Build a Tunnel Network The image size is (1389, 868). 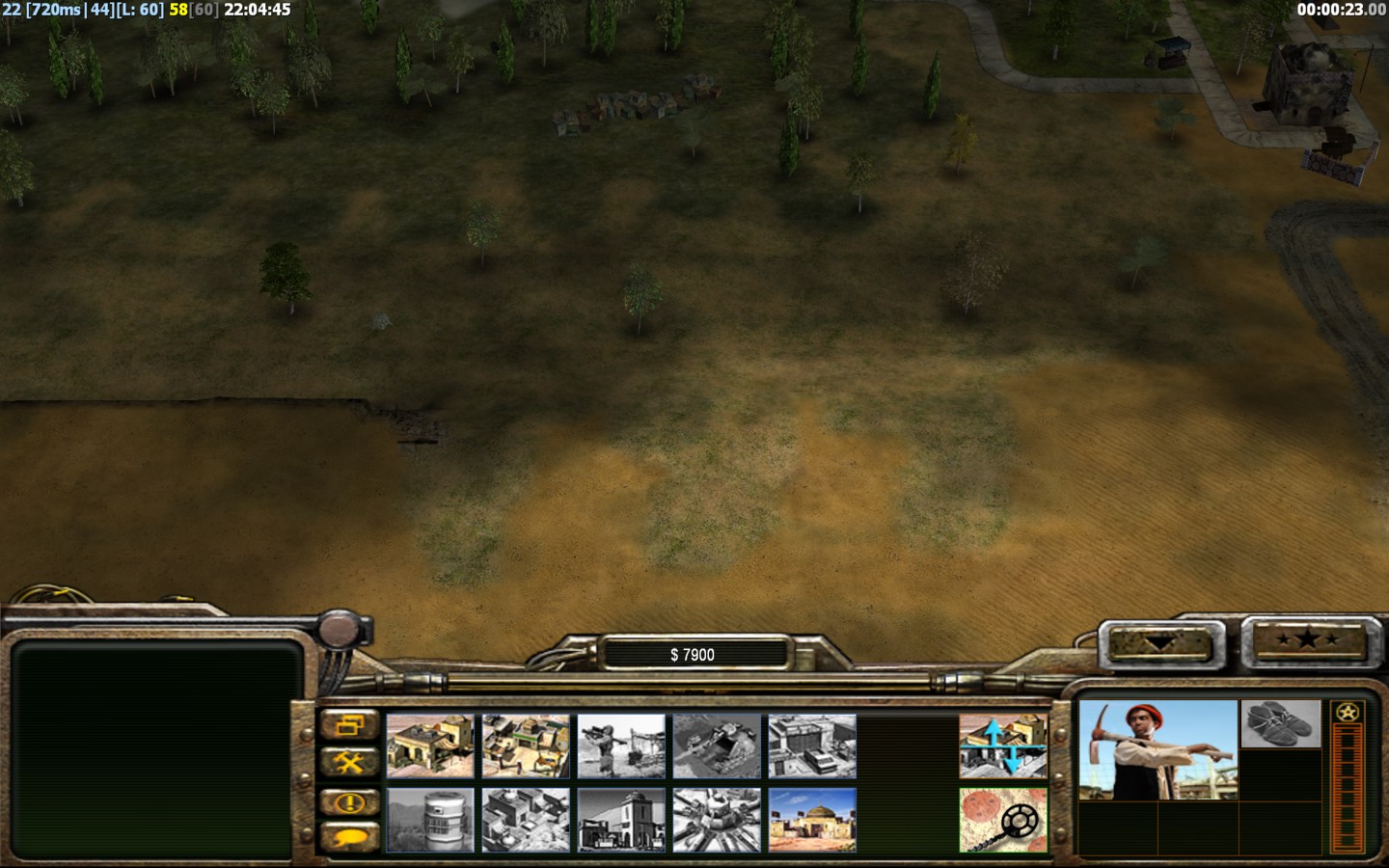(x=717, y=746)
